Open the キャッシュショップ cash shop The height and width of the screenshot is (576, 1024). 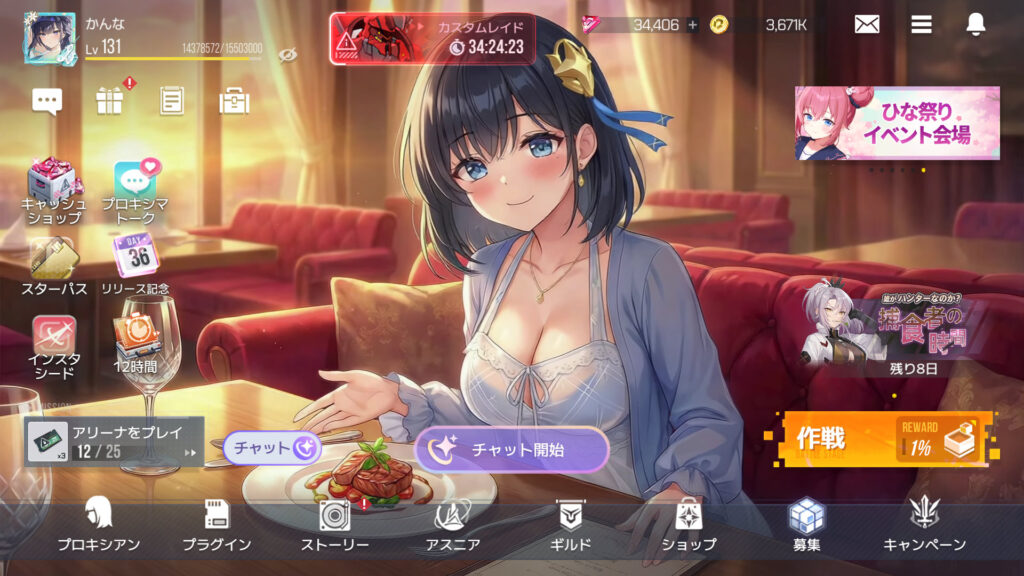(54, 189)
